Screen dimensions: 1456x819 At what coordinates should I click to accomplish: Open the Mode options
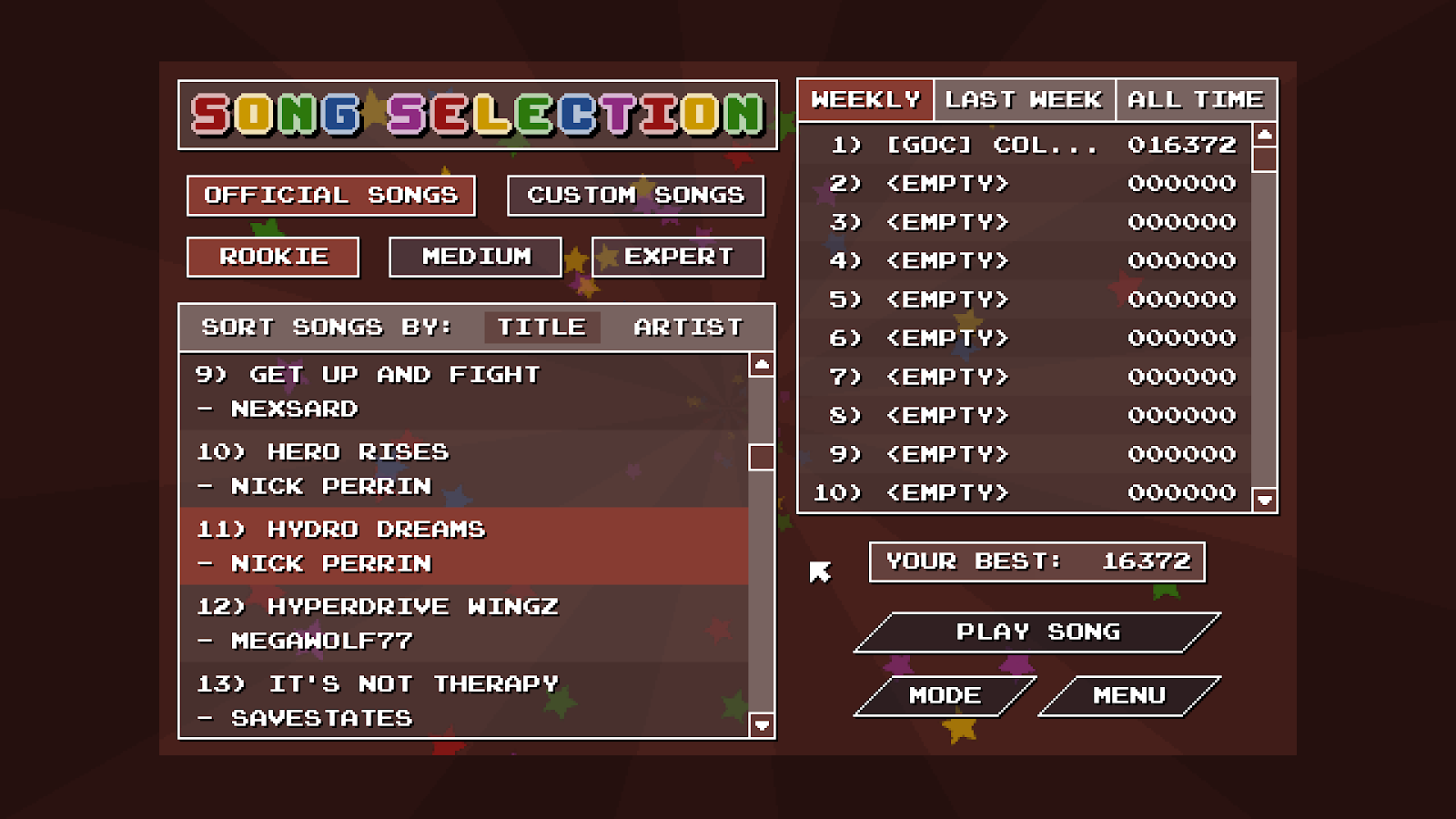pyautogui.click(x=946, y=696)
